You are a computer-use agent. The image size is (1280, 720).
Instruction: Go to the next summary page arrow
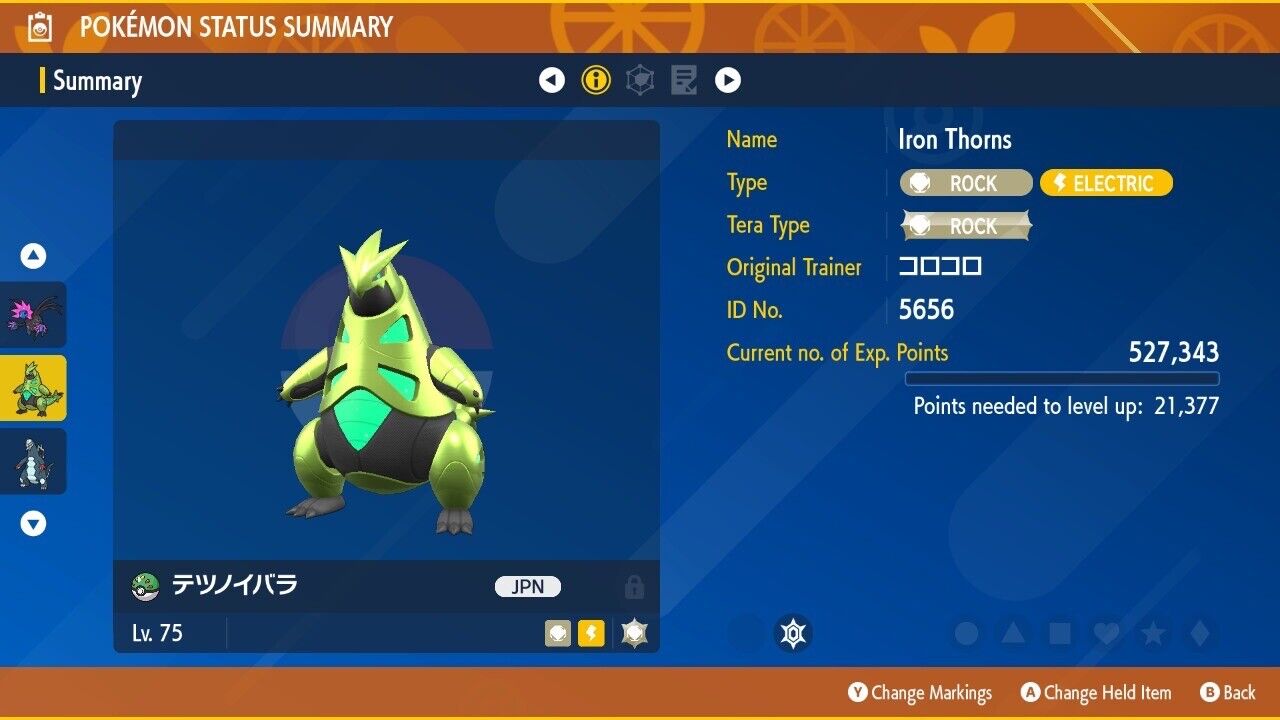click(728, 80)
